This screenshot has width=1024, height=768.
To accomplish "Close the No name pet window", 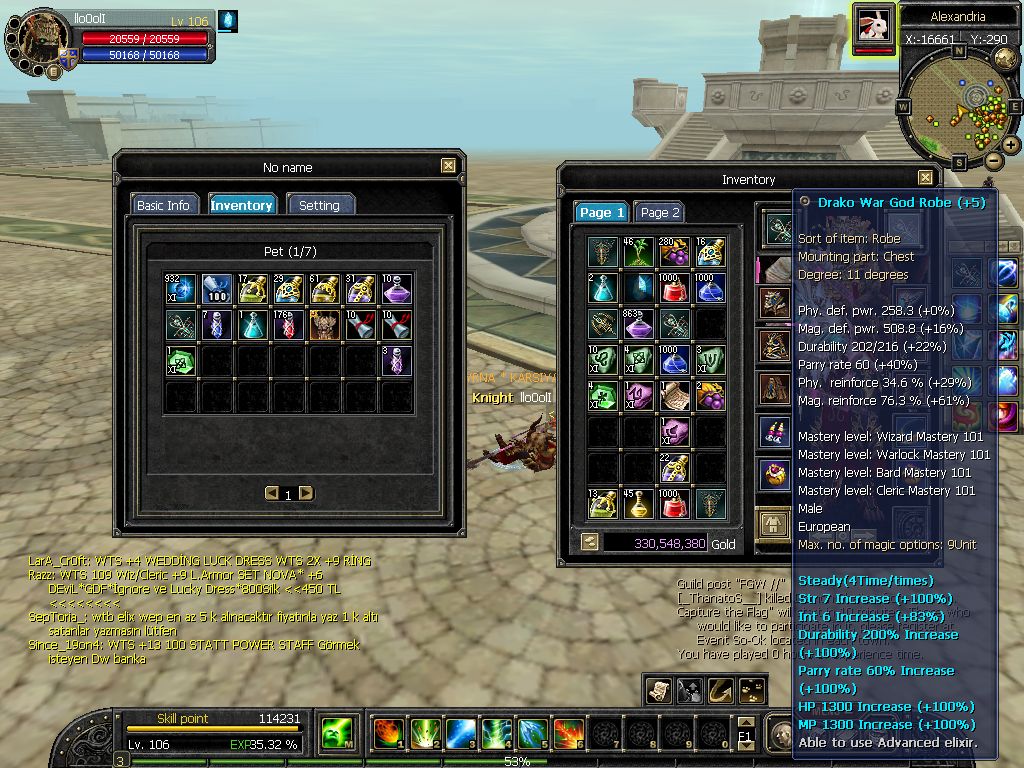I will (x=448, y=167).
